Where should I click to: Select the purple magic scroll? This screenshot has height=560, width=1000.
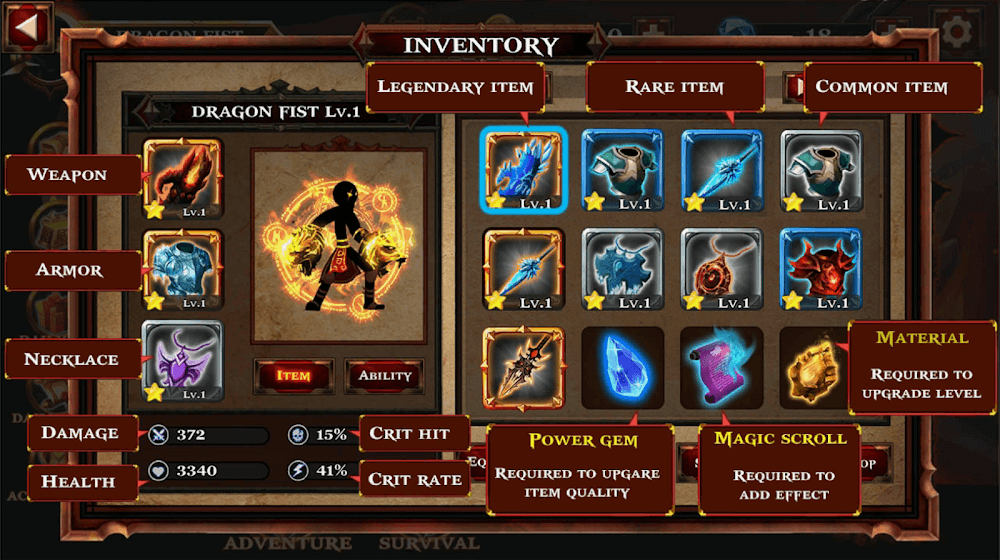pos(721,364)
